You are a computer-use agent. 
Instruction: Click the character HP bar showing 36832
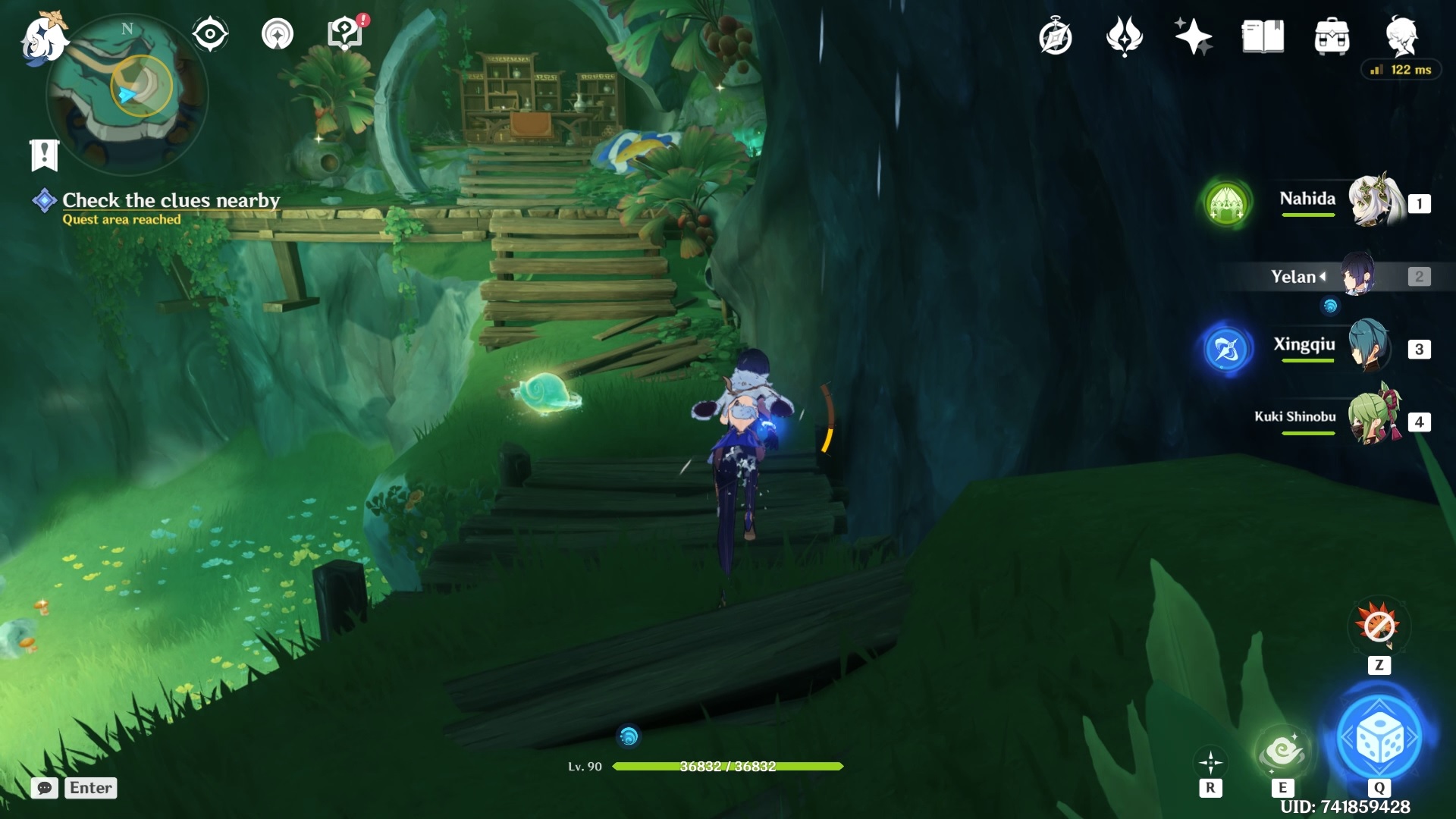730,767
